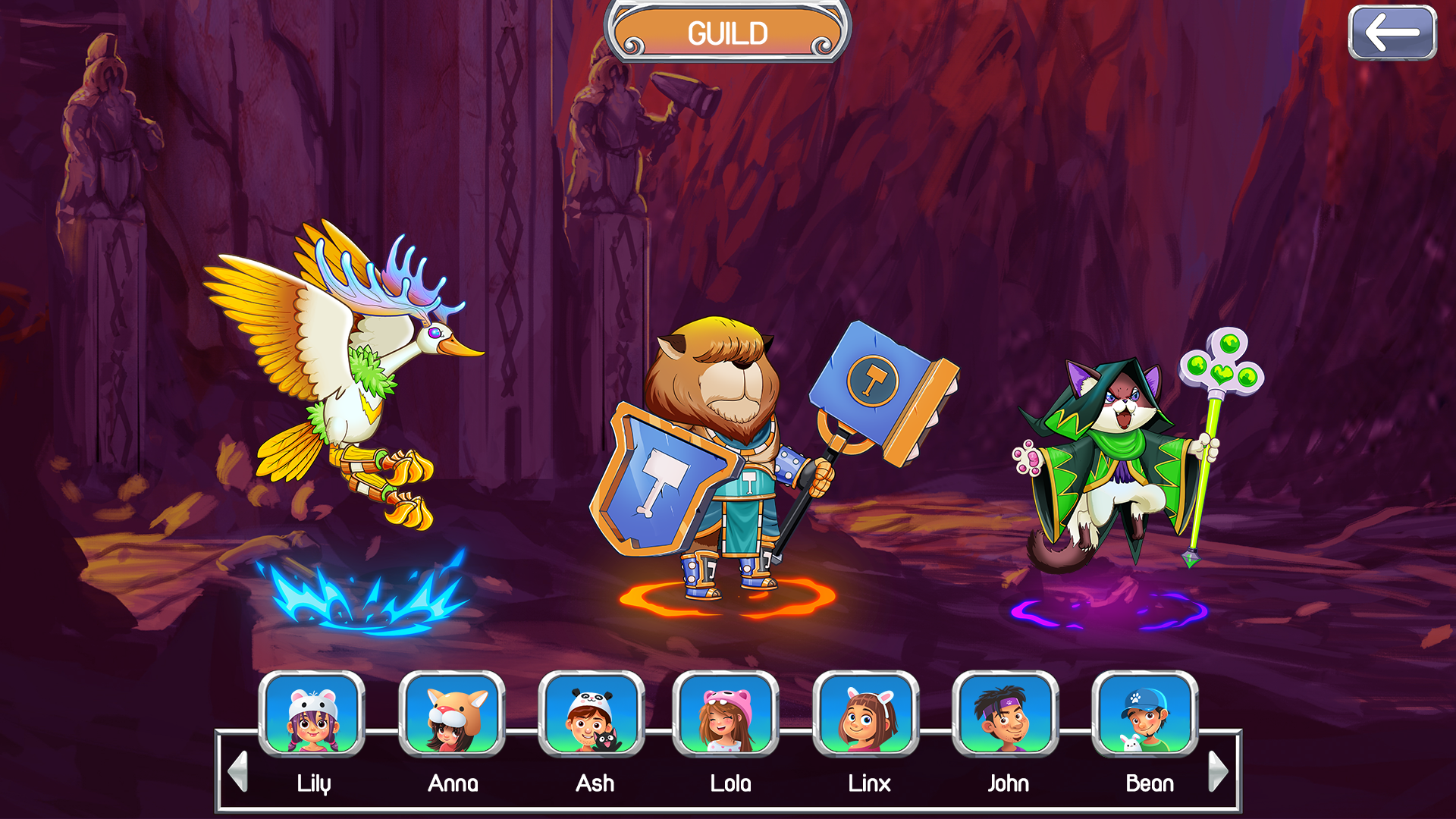
Task: Pick Ash's panda hat portrait
Action: pos(591,714)
